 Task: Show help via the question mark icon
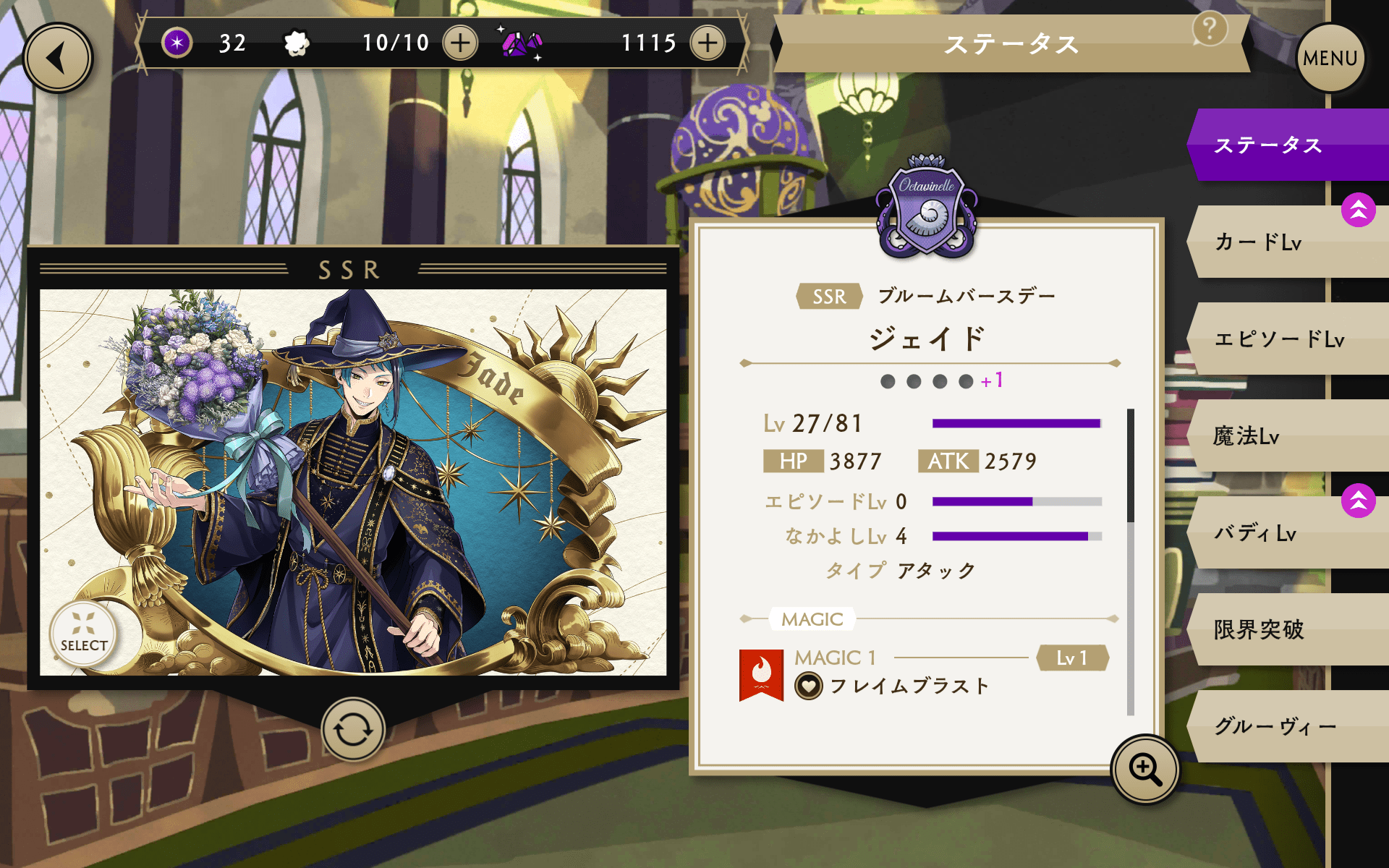(x=1209, y=30)
